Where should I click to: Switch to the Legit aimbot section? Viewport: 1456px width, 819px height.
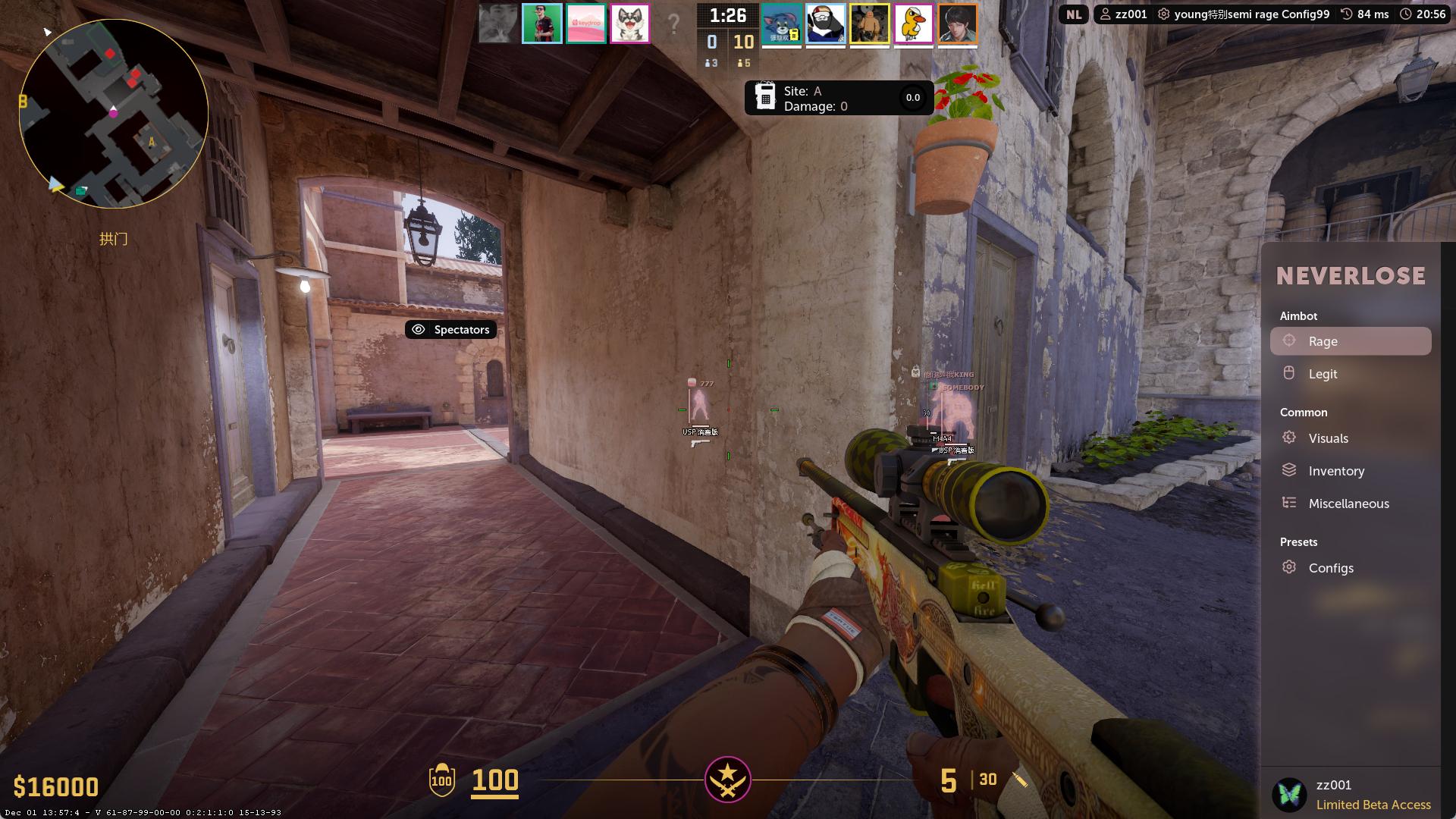pyautogui.click(x=1323, y=374)
